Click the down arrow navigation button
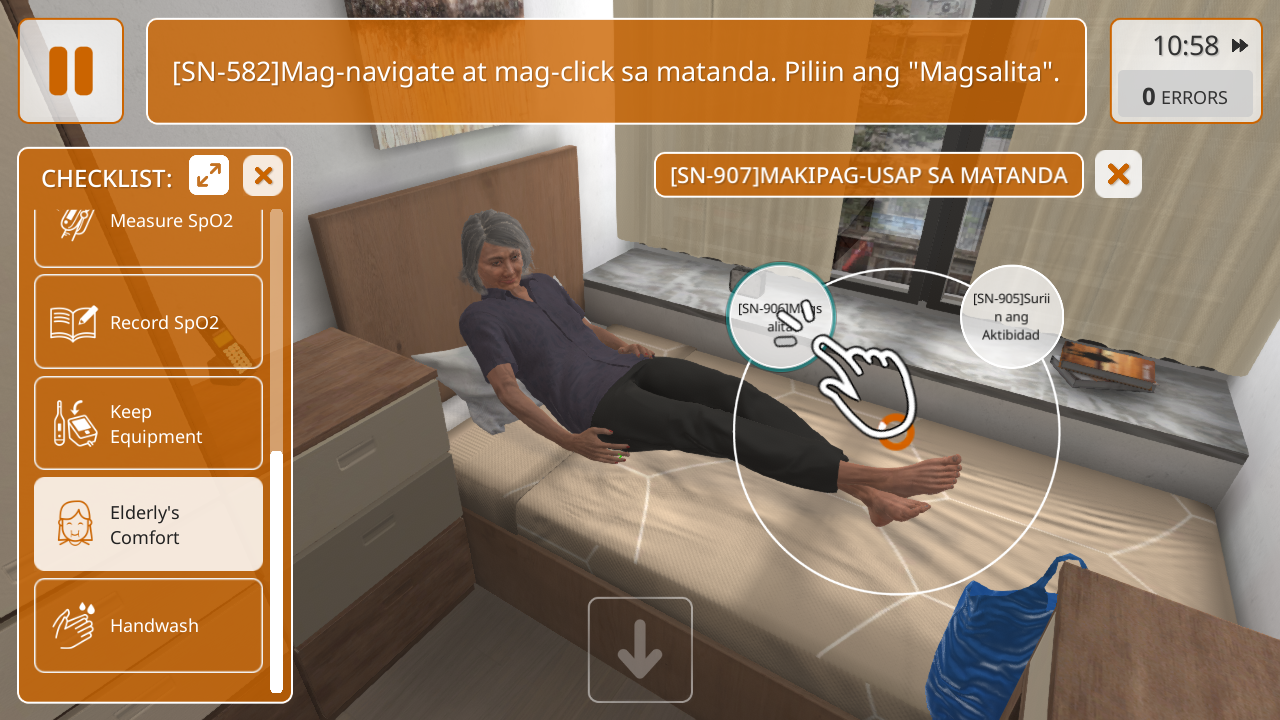Viewport: 1280px width, 720px height. coord(640,650)
